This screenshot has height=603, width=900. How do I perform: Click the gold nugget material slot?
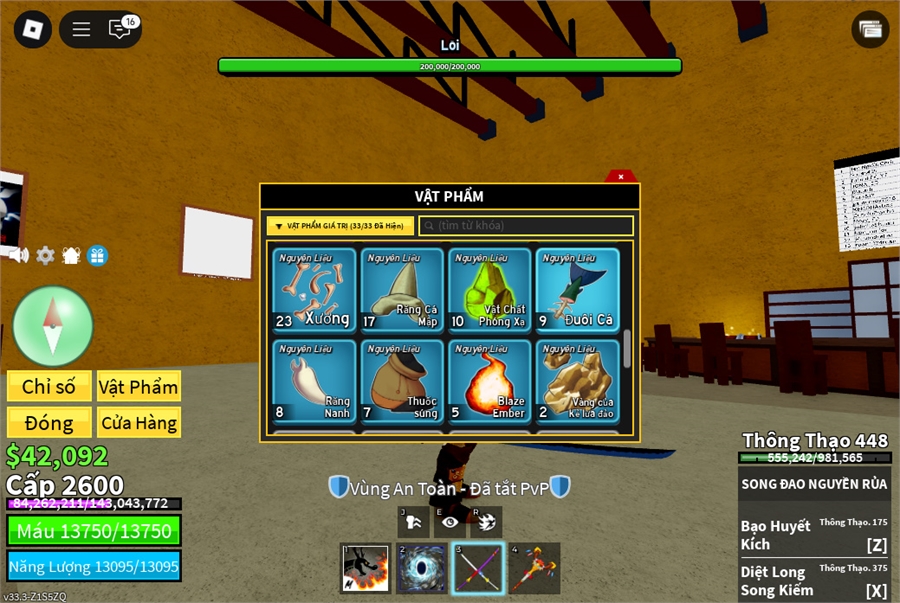click(577, 381)
